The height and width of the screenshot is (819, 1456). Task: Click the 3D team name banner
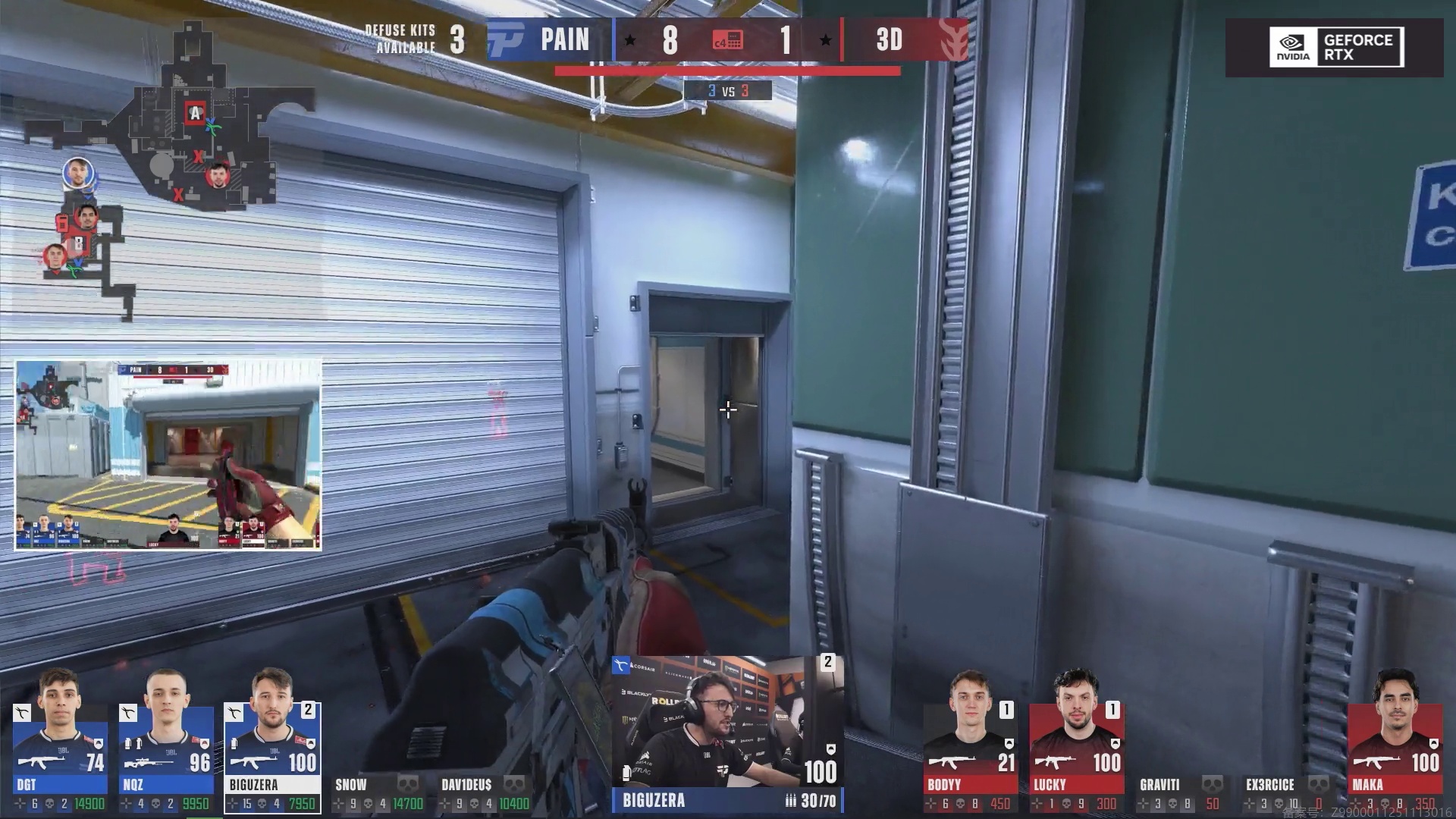click(890, 39)
